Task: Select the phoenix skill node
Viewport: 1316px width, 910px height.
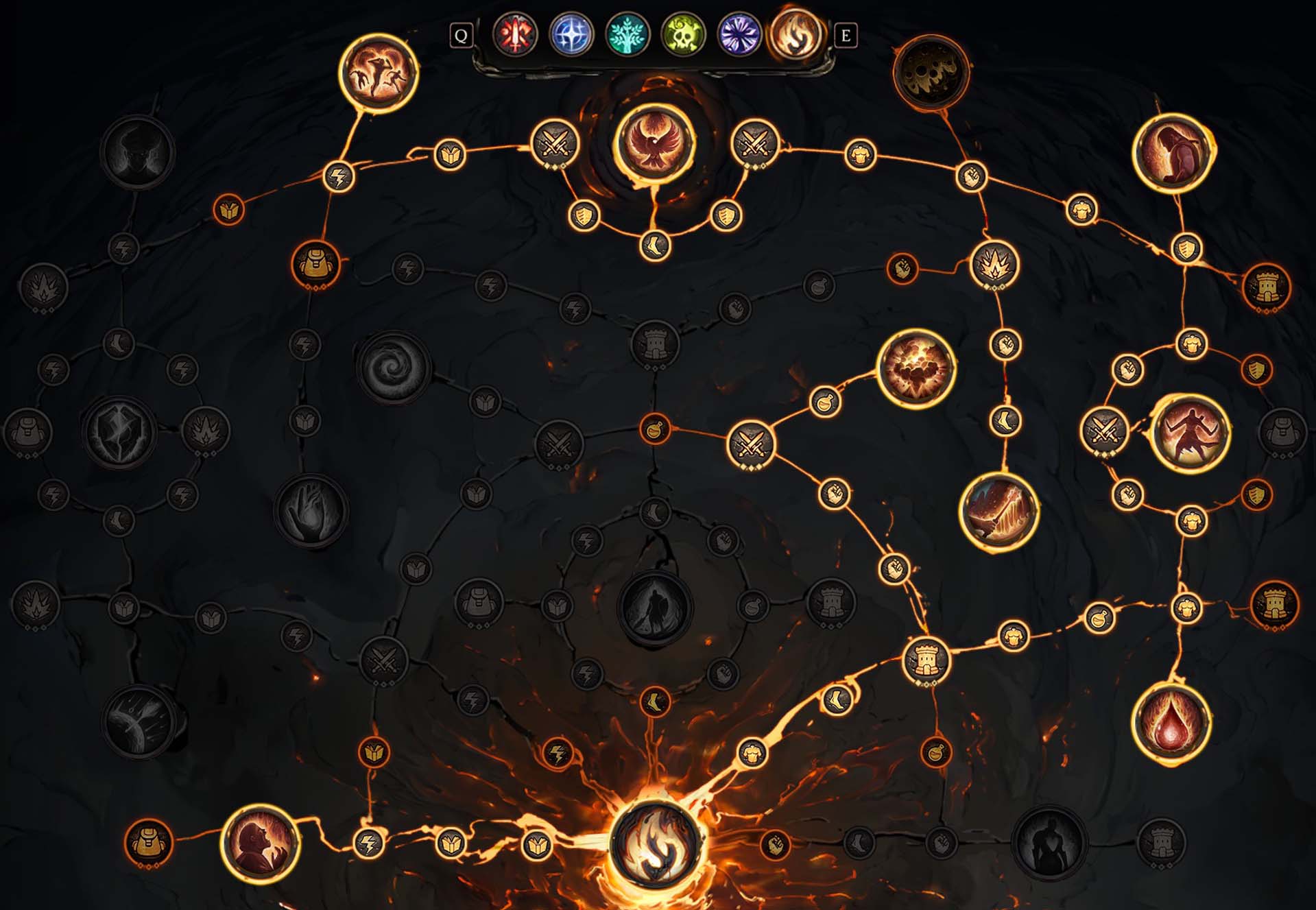Action: [x=654, y=143]
